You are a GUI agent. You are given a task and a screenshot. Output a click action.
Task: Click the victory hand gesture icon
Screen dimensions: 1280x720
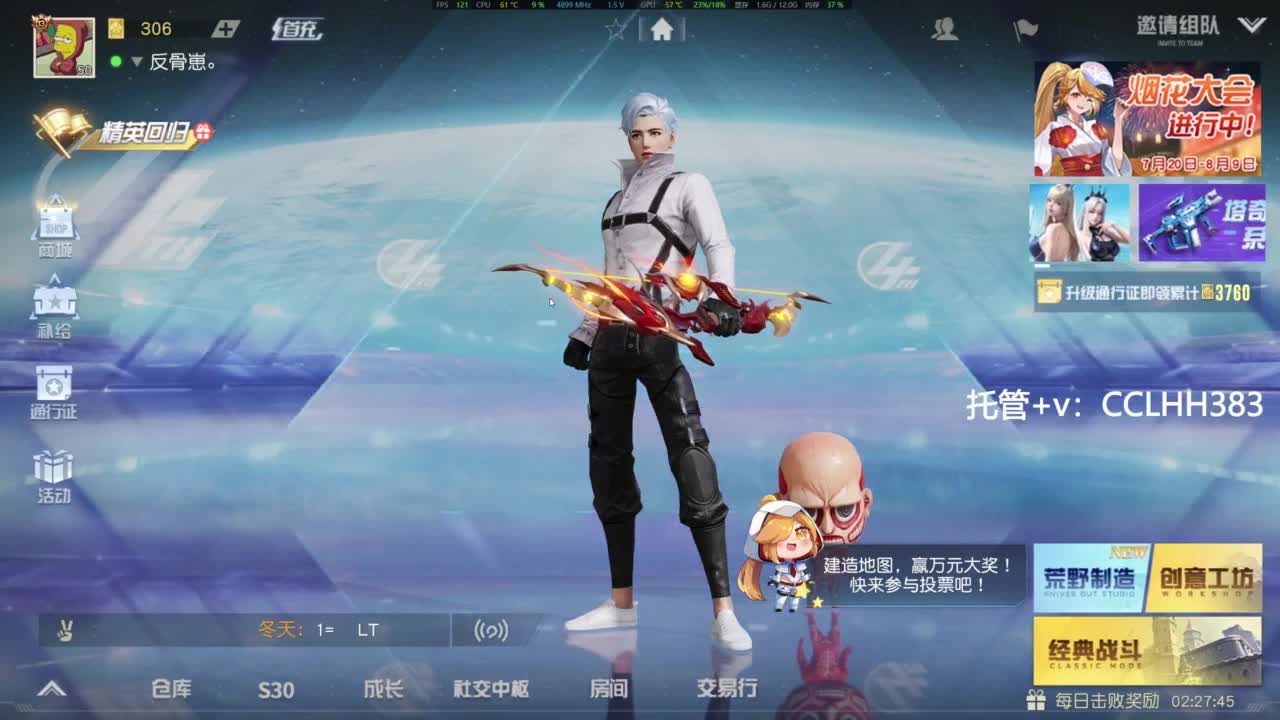62,631
